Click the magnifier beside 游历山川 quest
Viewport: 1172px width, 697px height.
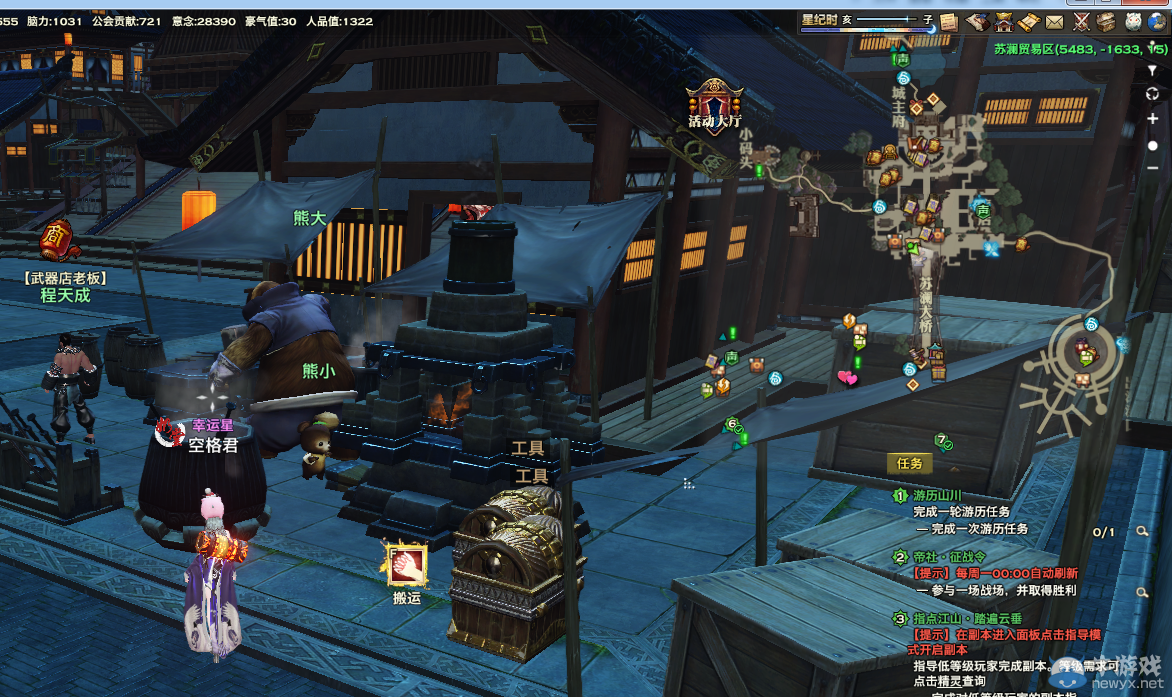[x=1142, y=532]
